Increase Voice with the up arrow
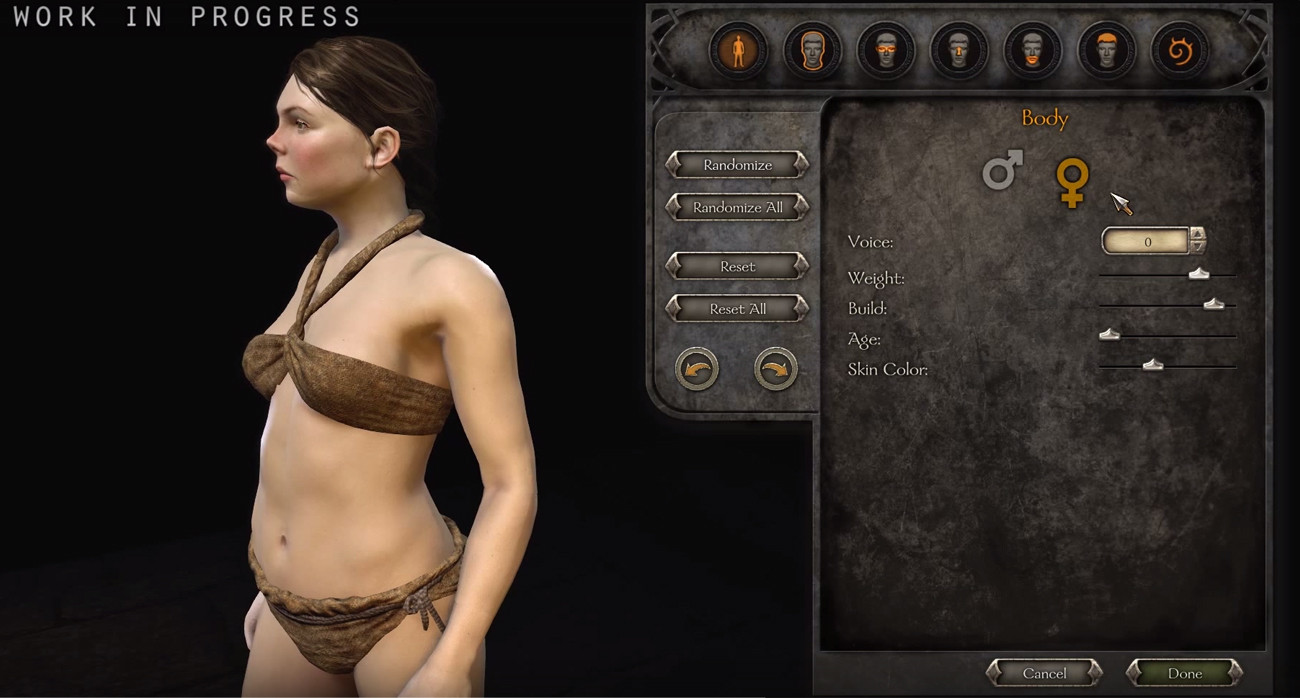This screenshot has width=1300, height=698. coord(1197,234)
